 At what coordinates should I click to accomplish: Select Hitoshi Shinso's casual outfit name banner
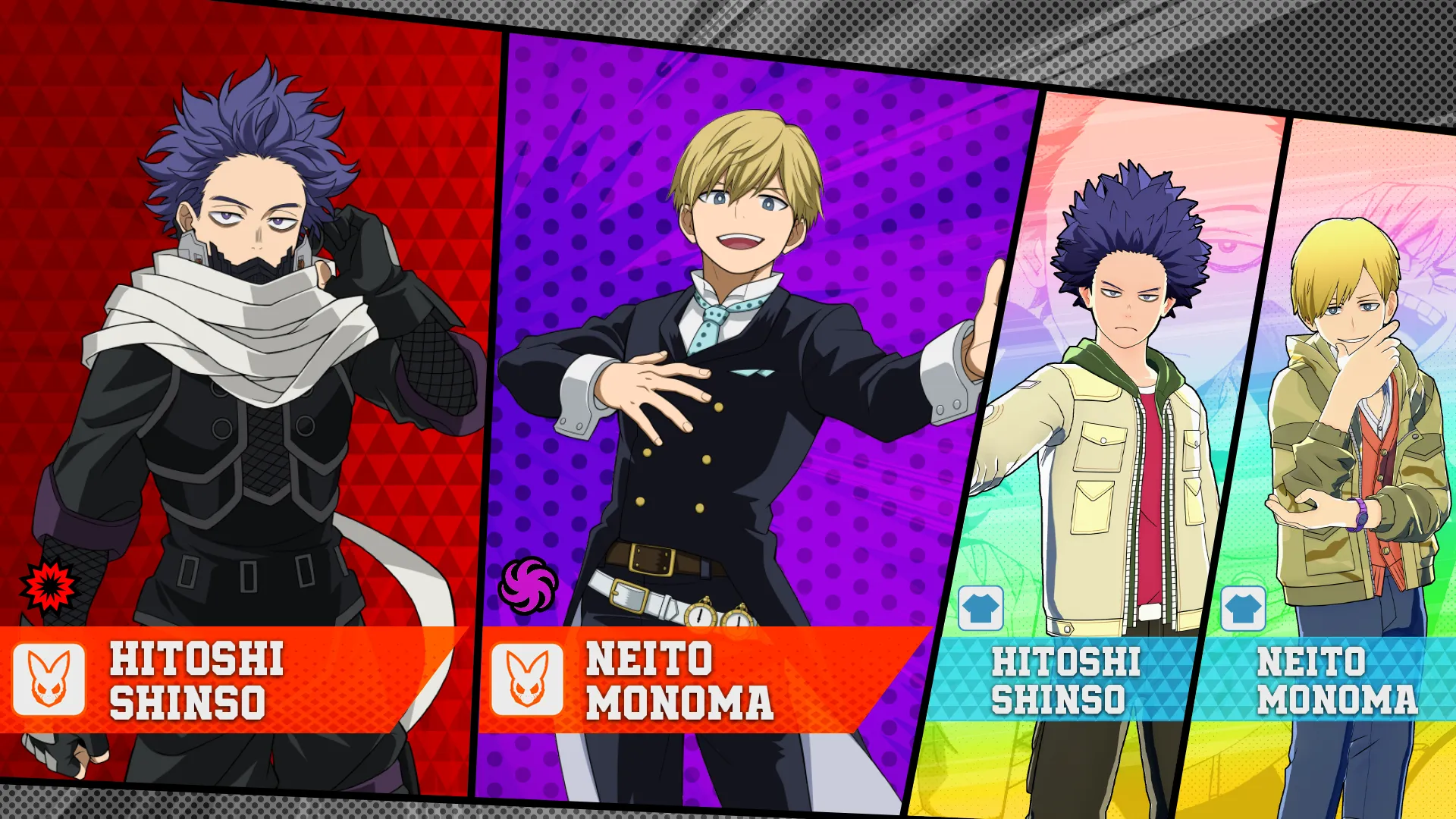click(1065, 680)
